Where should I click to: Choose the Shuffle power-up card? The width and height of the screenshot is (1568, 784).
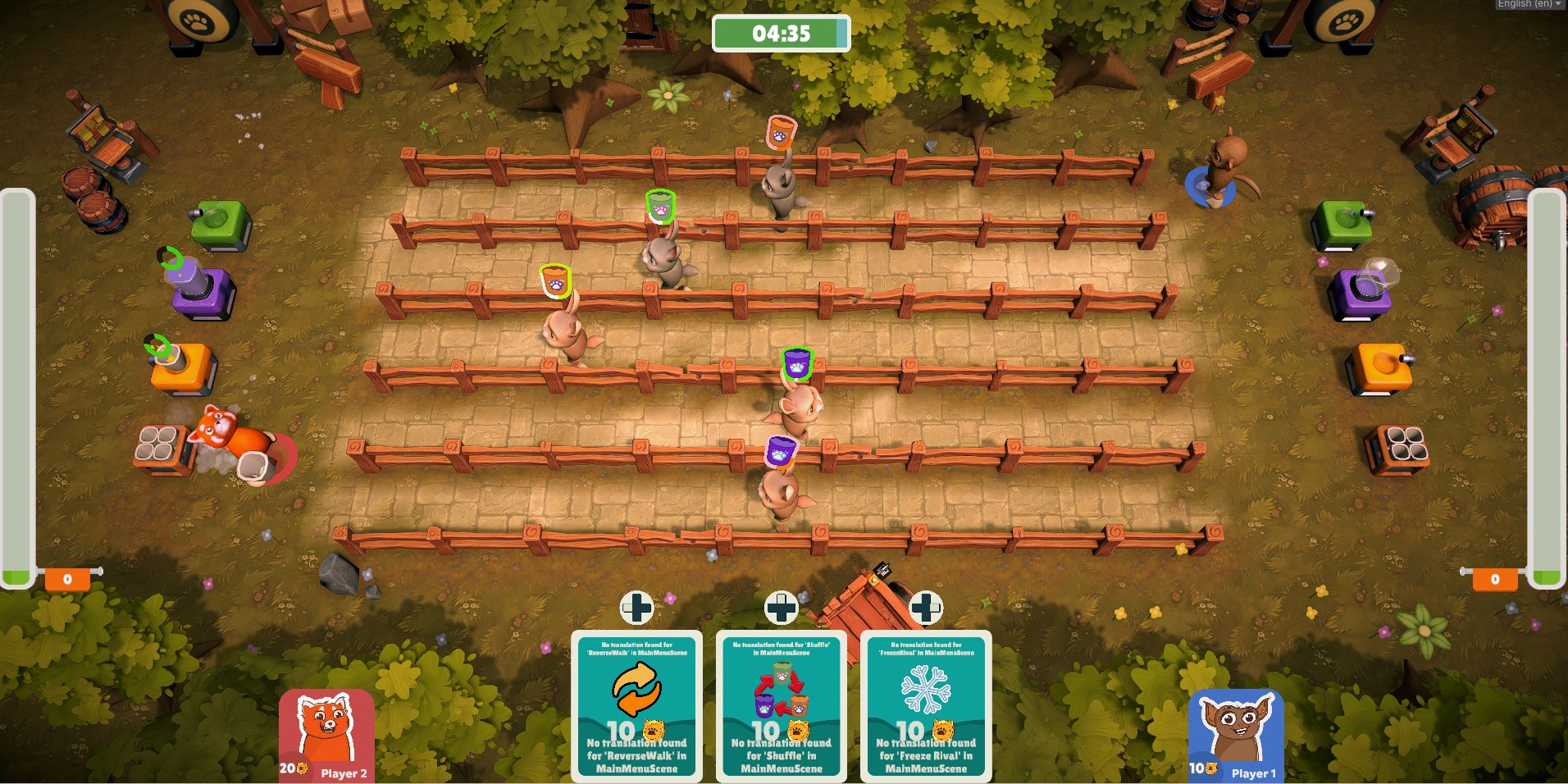[x=781, y=707]
